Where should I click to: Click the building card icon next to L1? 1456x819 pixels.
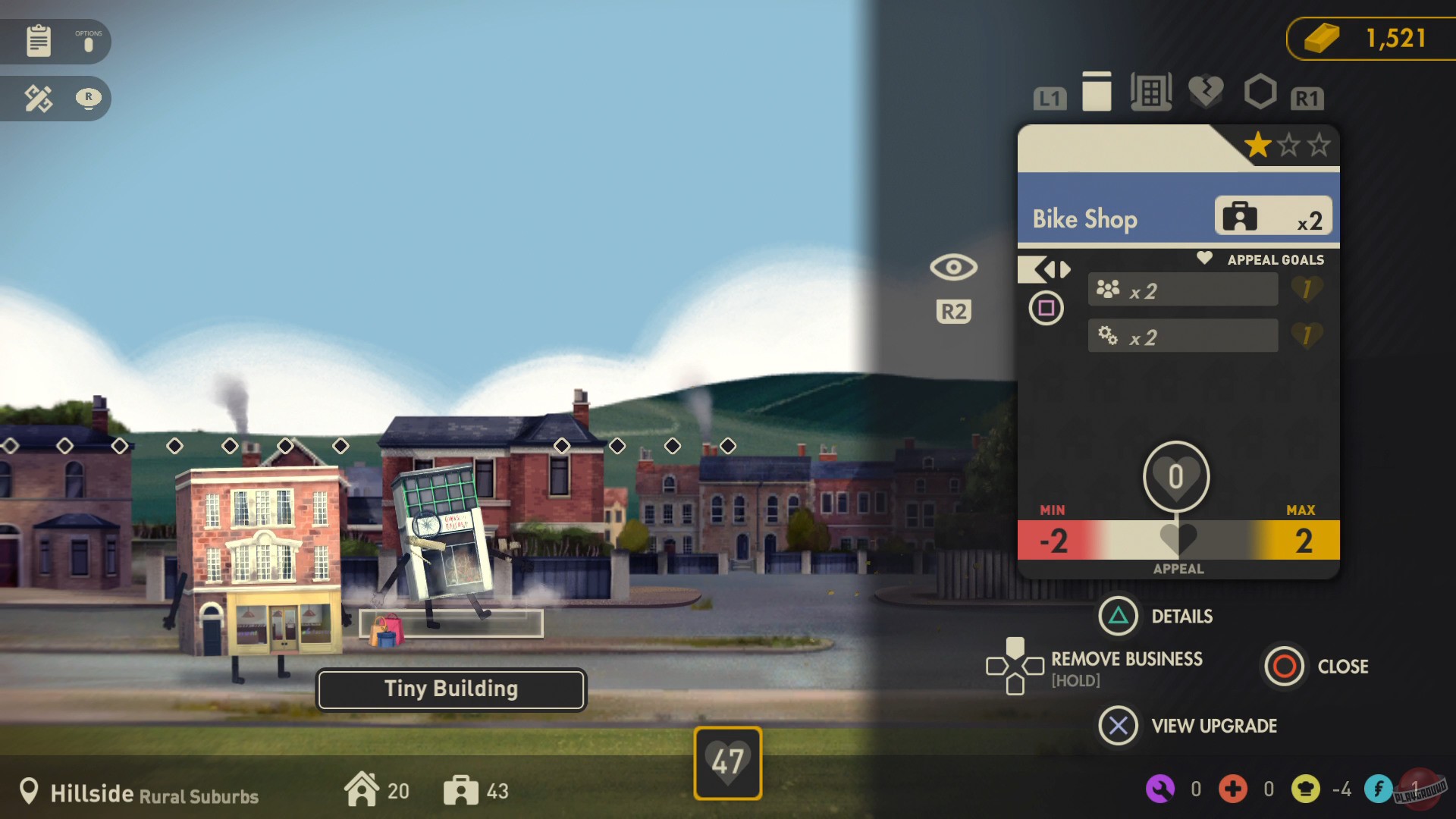tap(1097, 91)
